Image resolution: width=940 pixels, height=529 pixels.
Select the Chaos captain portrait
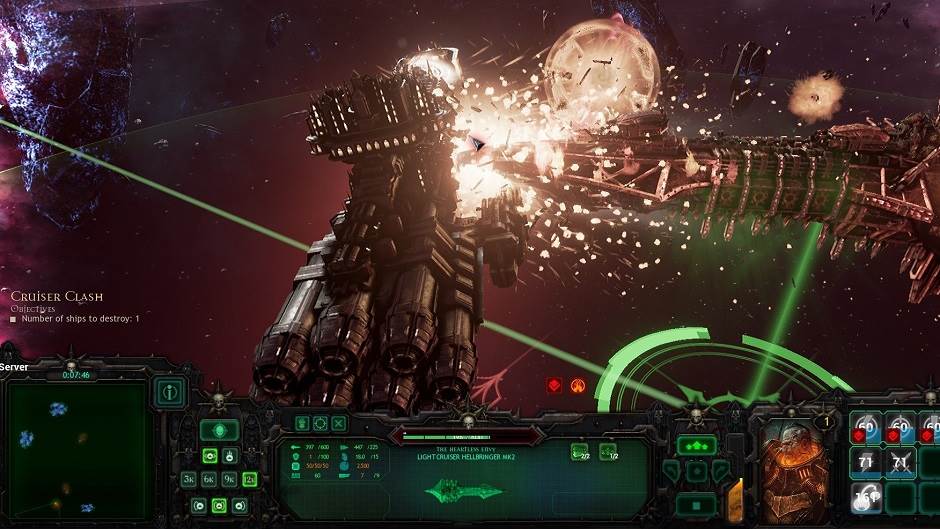tap(790, 470)
